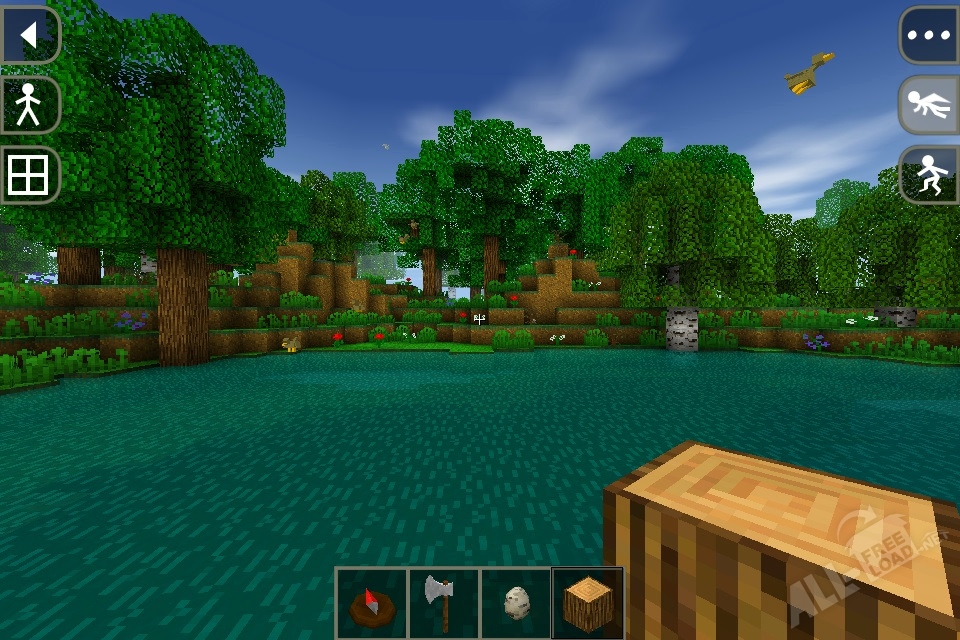The image size is (960, 640).
Task: Switch mode with the standing figure button
Action: pos(29,105)
